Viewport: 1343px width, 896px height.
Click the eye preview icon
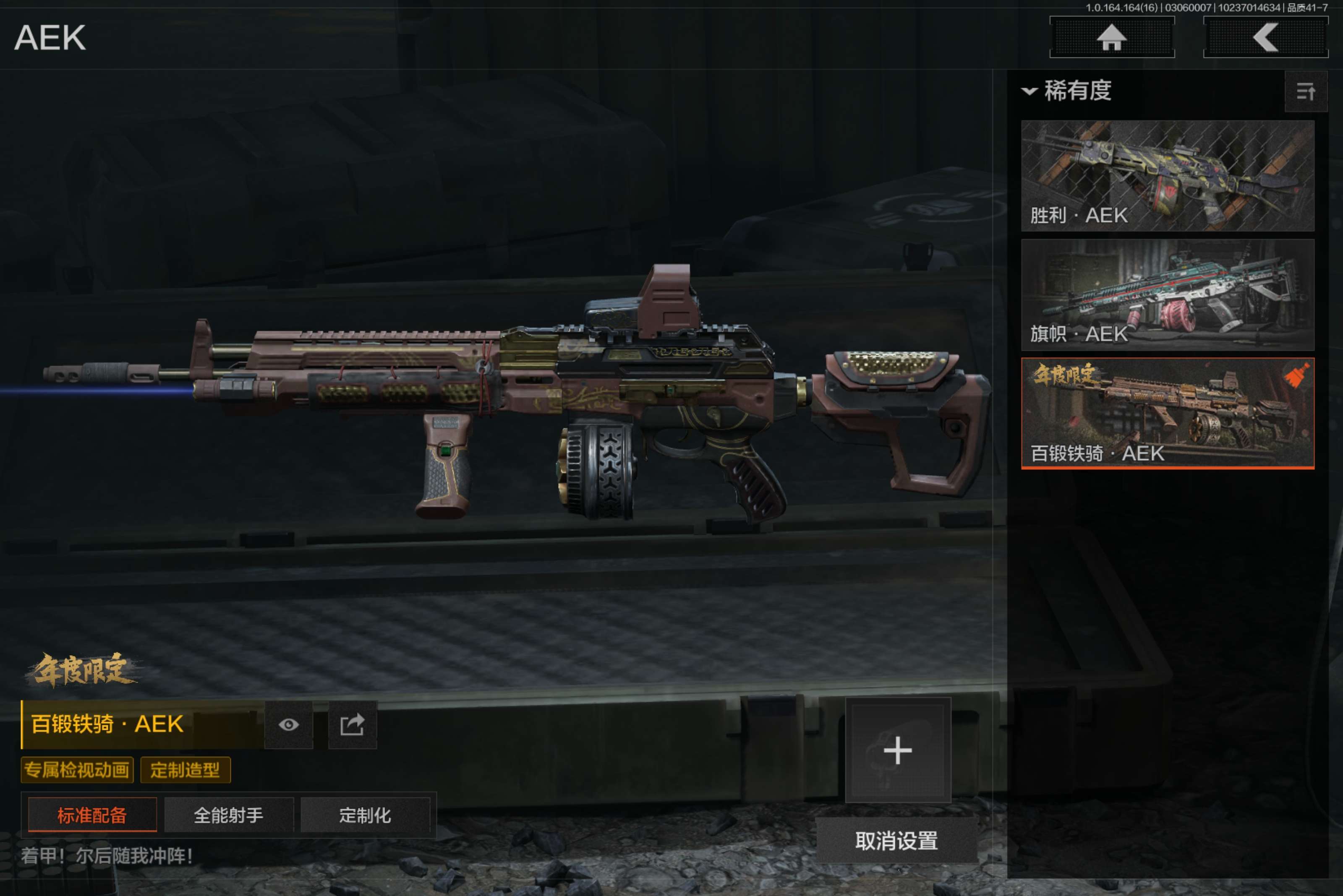(x=289, y=724)
